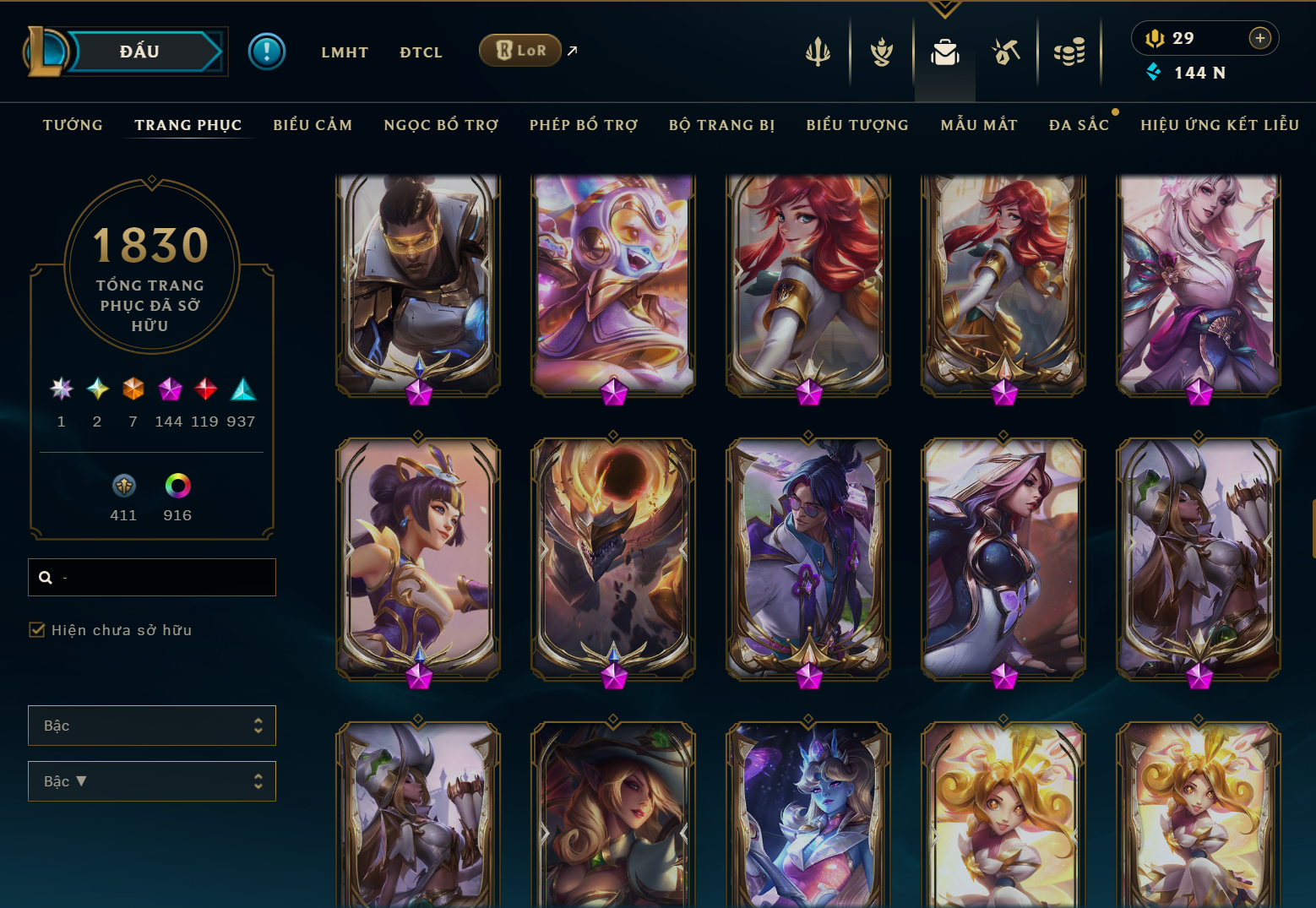Switch to the TƯỚNG tab
This screenshot has width=1316, height=908.
(x=73, y=125)
